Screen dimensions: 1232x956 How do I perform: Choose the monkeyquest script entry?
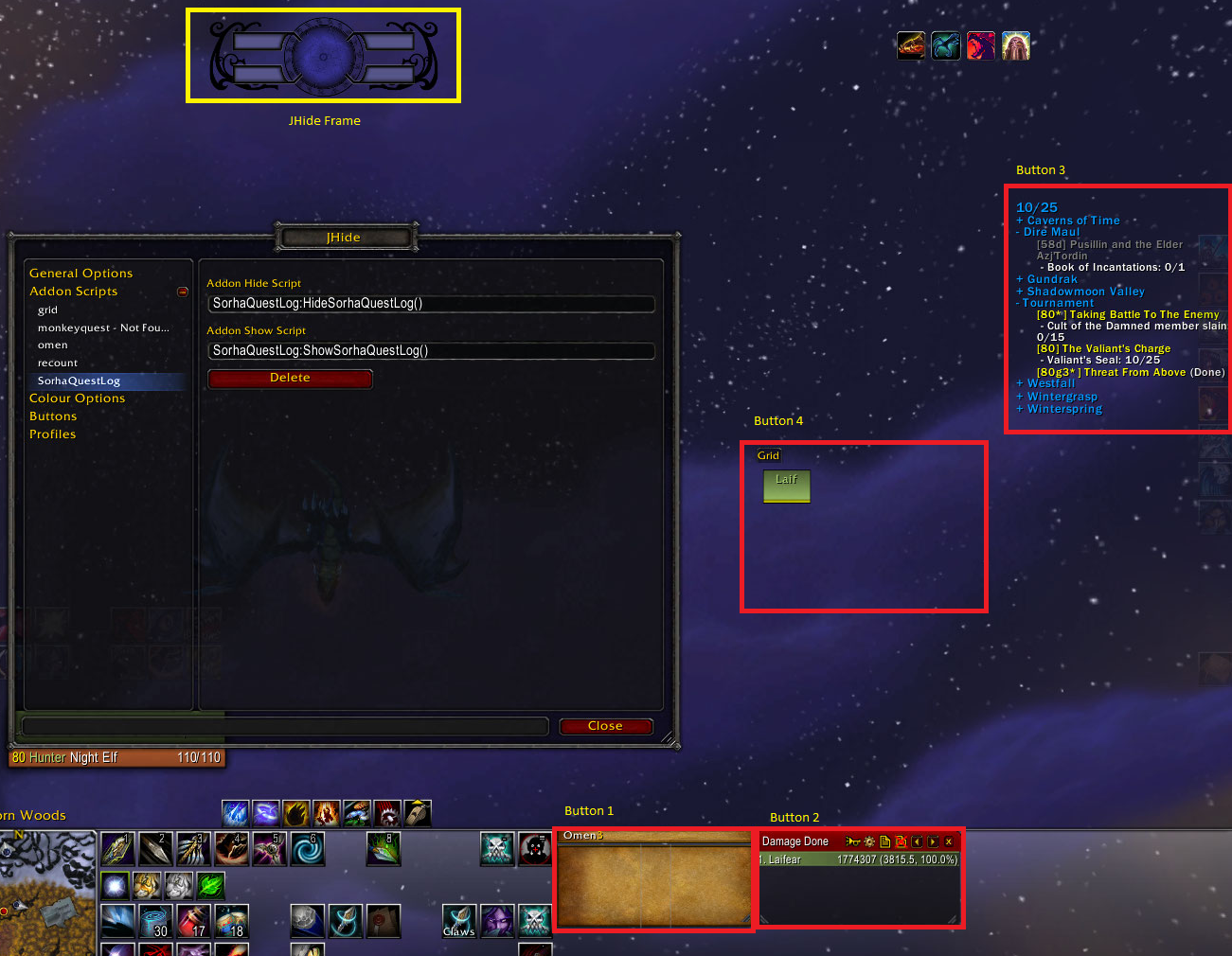[103, 328]
